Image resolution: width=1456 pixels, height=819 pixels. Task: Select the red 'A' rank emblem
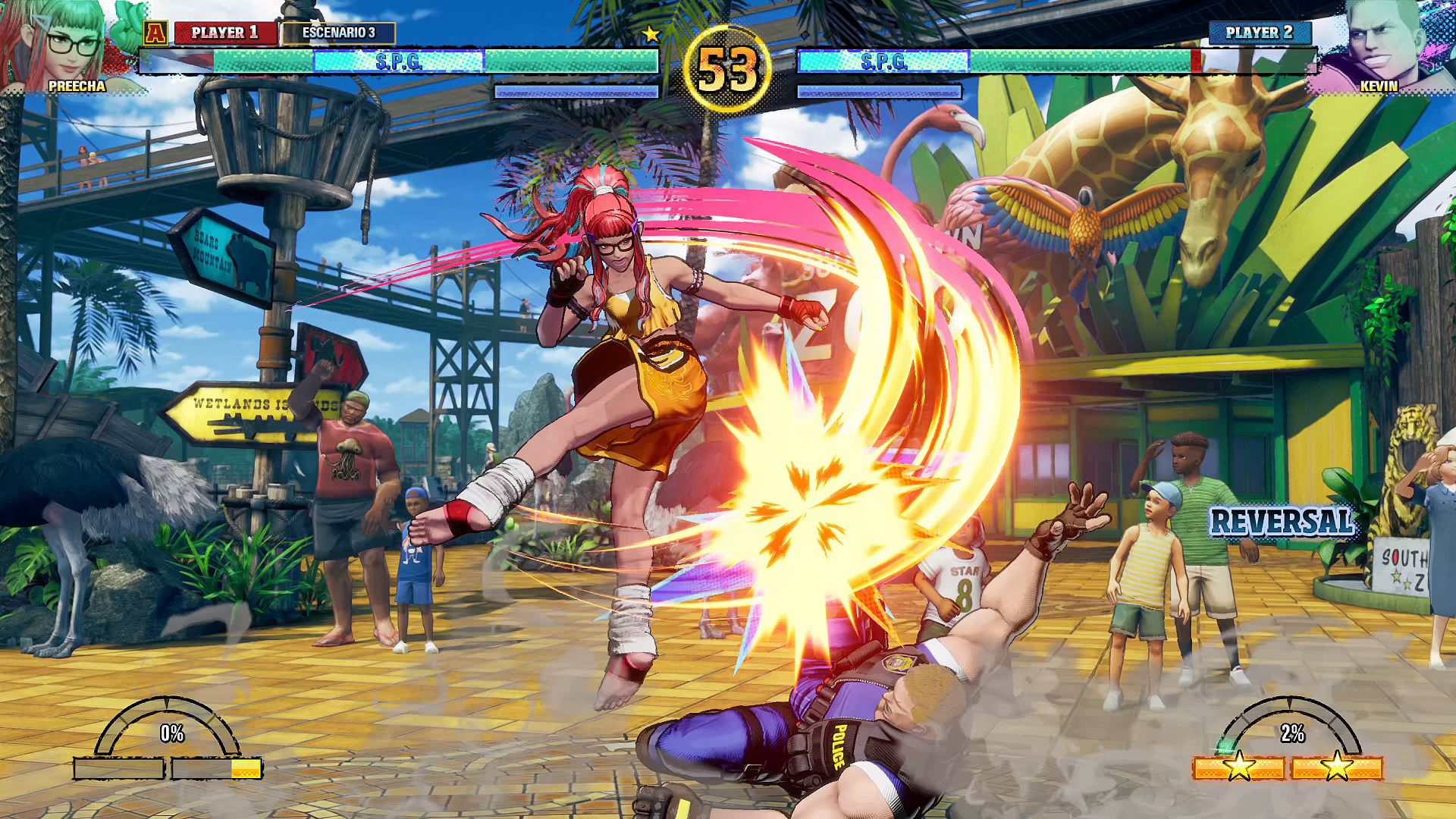point(157,33)
